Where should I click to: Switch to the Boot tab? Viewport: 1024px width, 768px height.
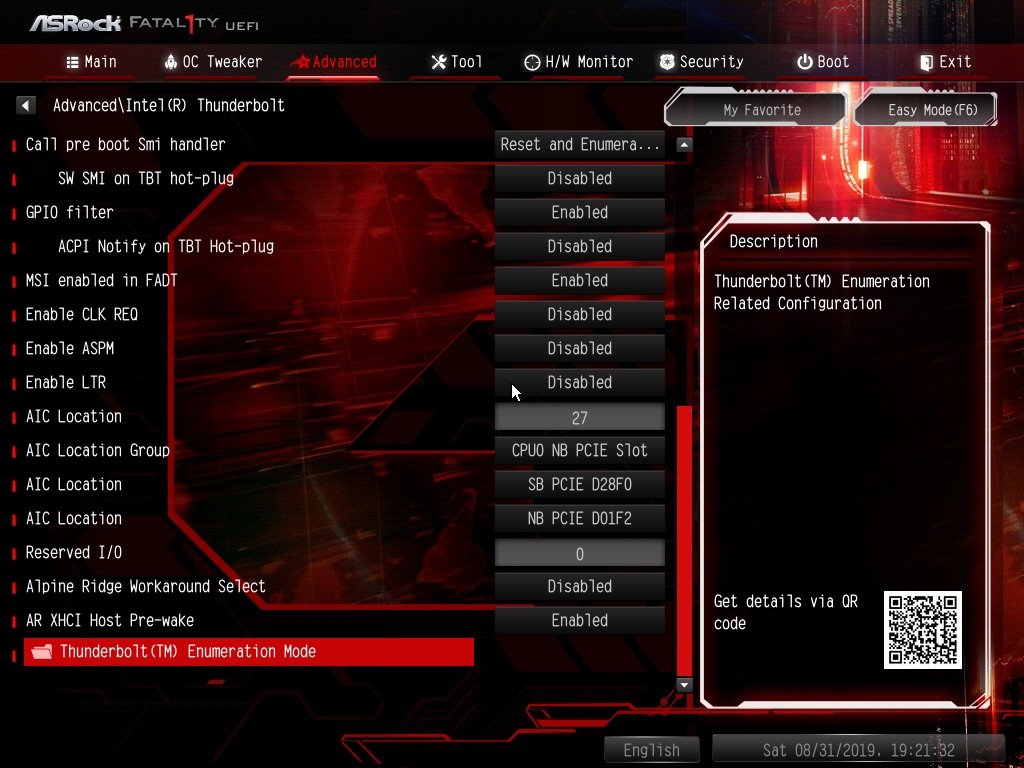click(x=823, y=62)
